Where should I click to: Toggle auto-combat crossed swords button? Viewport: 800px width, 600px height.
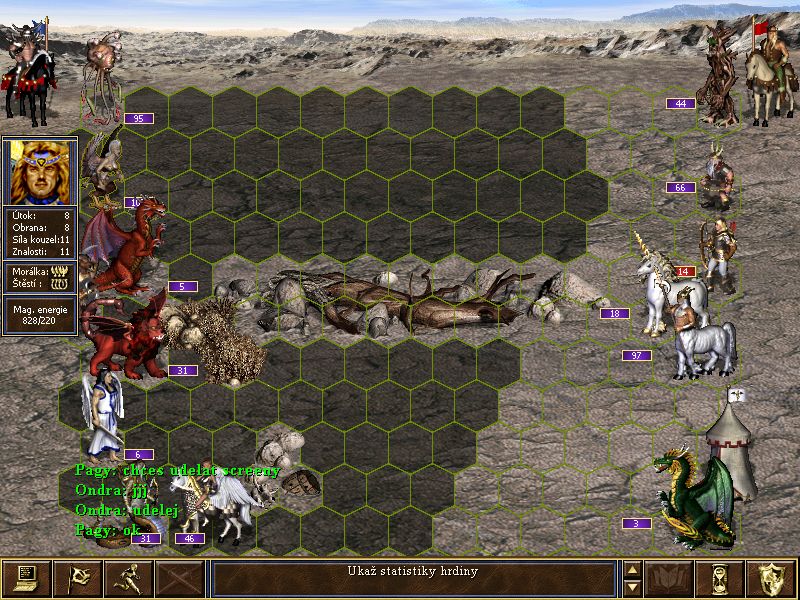pyautogui.click(x=180, y=578)
